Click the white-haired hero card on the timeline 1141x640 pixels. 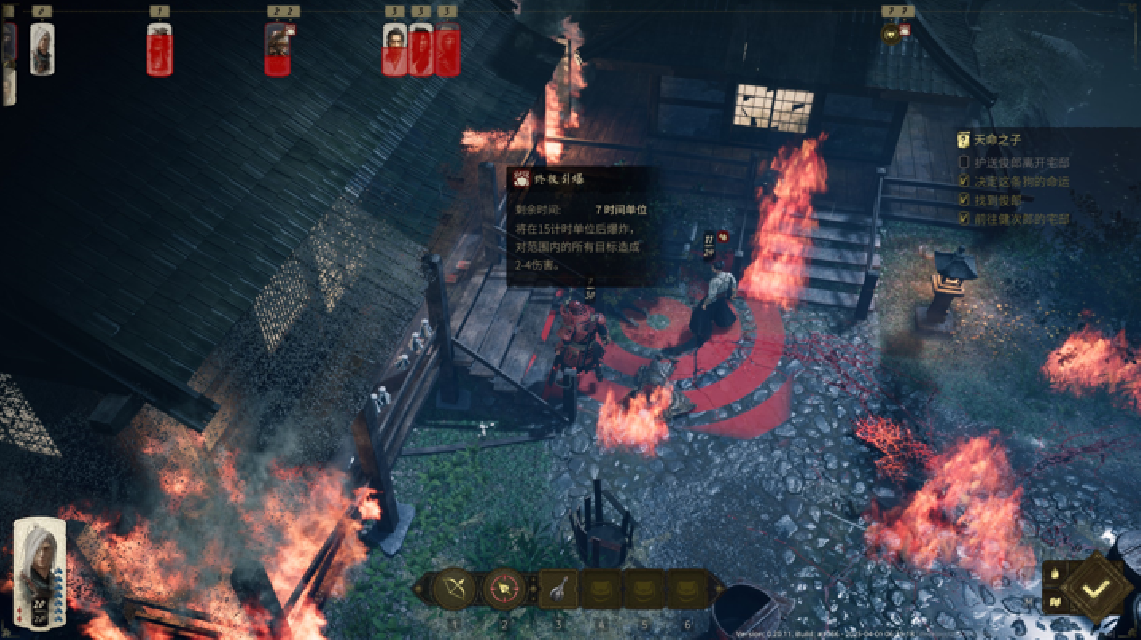[x=42, y=48]
